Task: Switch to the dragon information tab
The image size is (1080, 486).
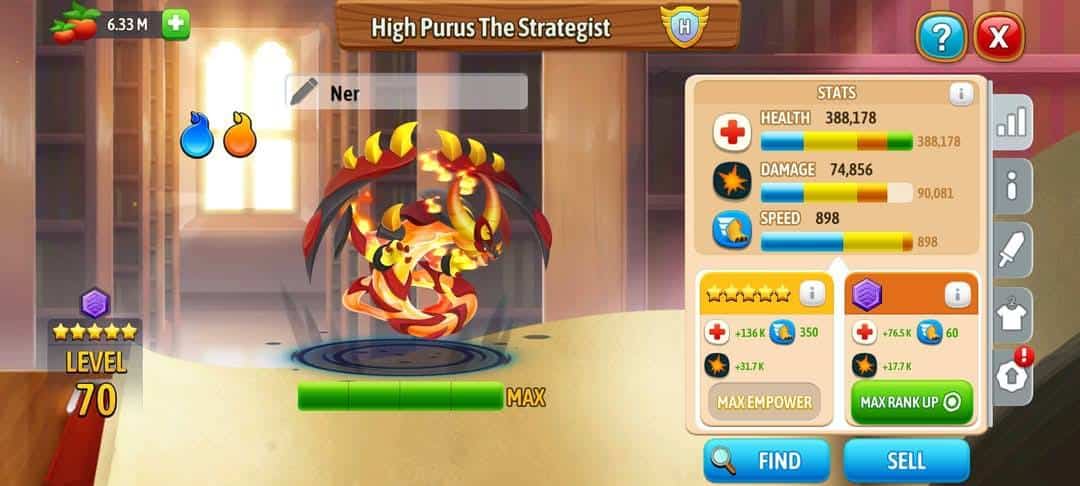Action: [1013, 186]
